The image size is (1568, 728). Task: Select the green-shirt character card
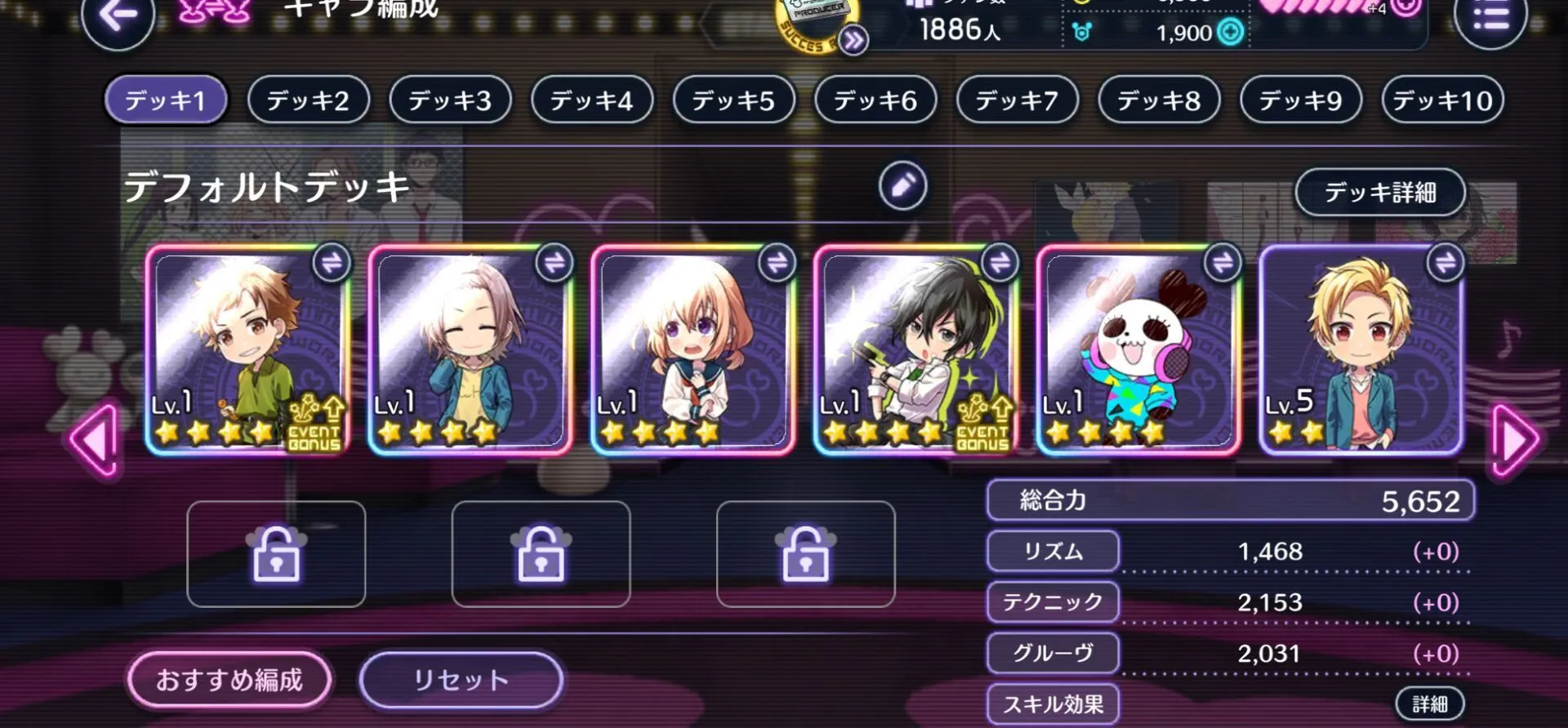[x=247, y=351]
